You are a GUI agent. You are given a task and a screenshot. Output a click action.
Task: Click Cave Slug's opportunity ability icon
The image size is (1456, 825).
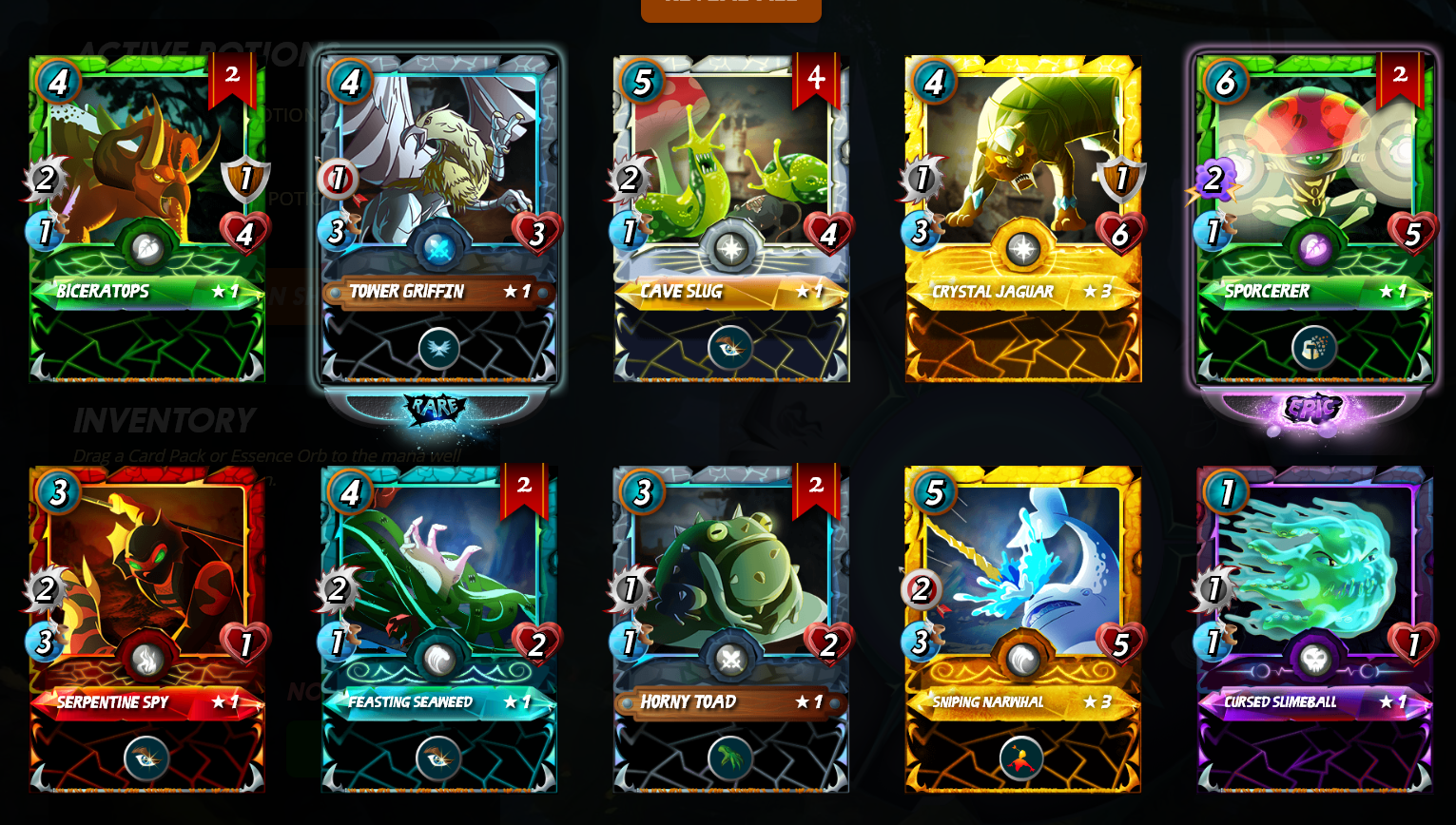(730, 348)
